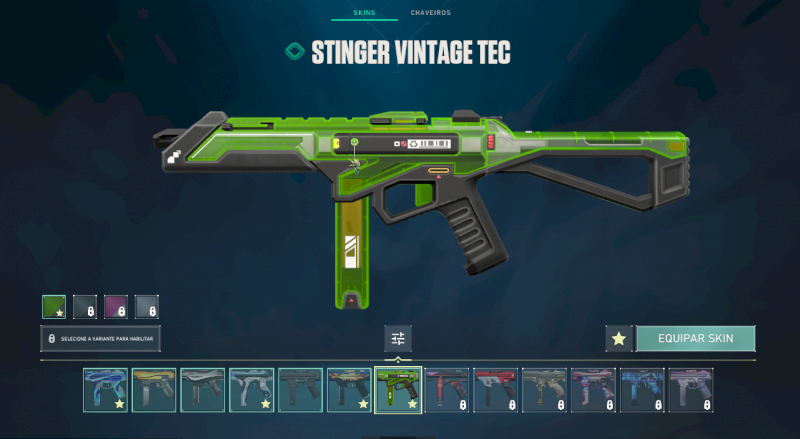Open the filter sliders button

[398, 338]
